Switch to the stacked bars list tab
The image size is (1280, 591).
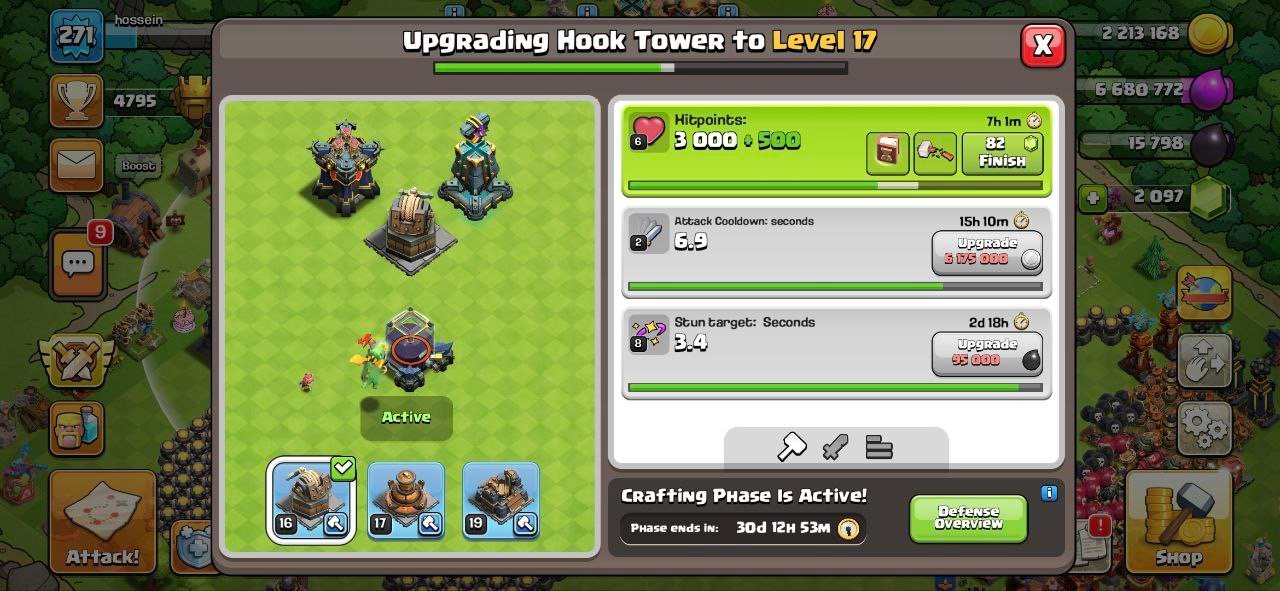pos(879,447)
